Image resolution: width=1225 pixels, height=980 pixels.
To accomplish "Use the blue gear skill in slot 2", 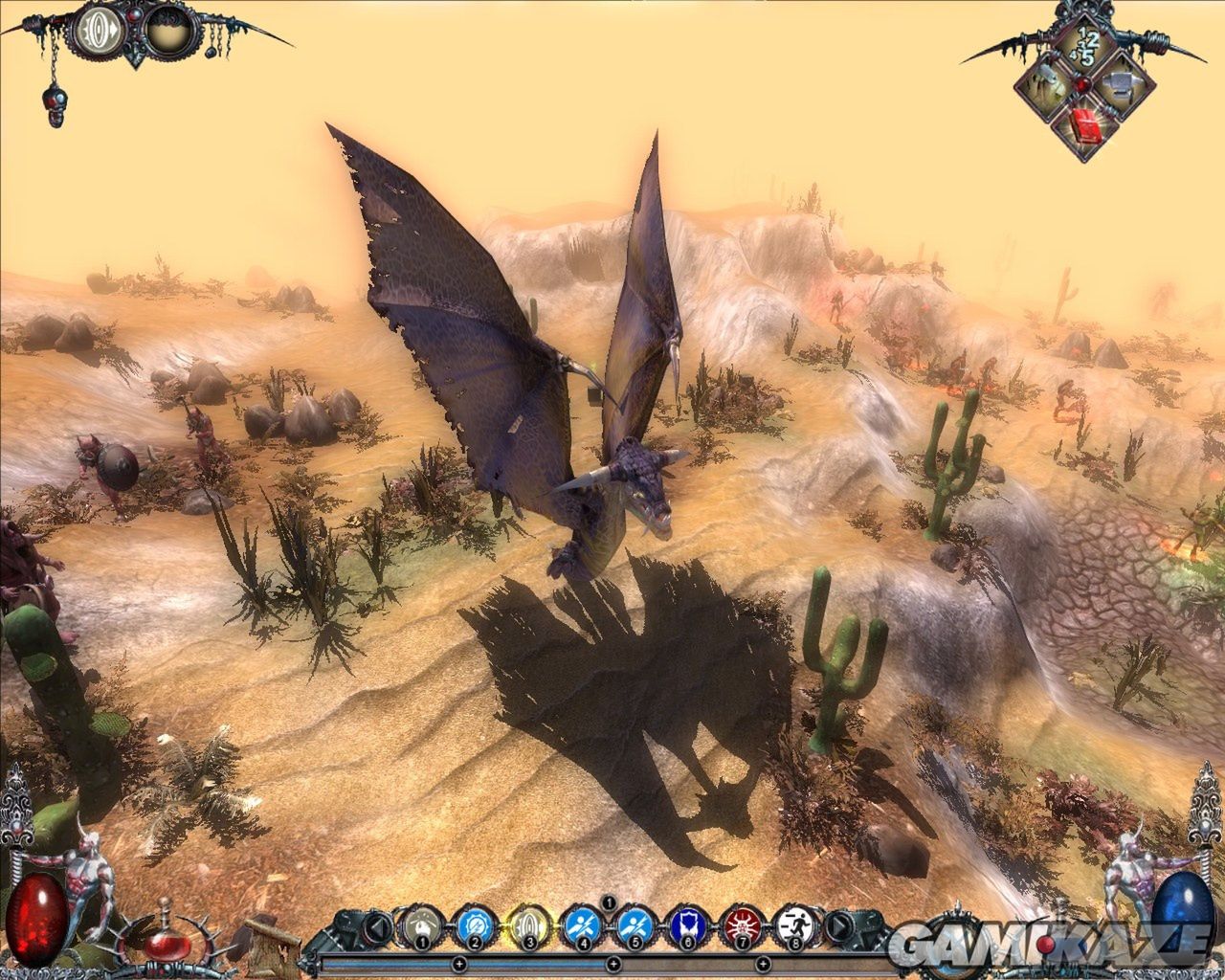I will [x=474, y=926].
